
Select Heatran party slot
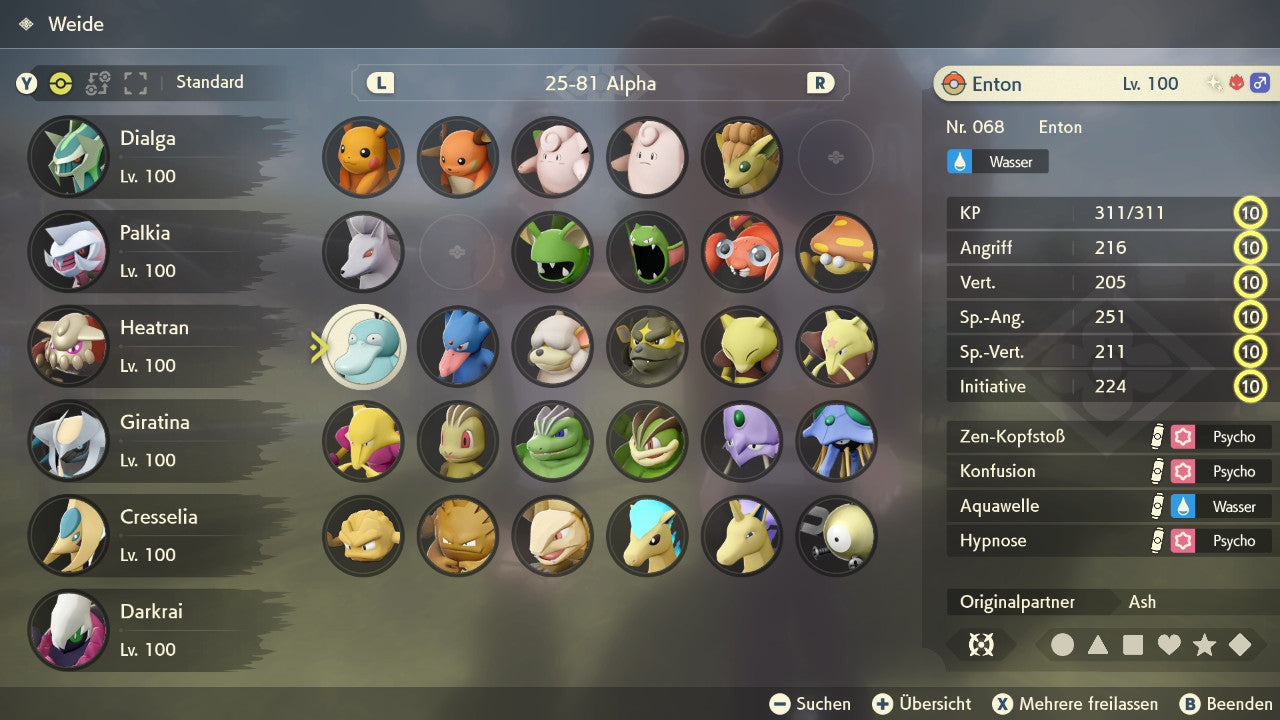coord(150,346)
